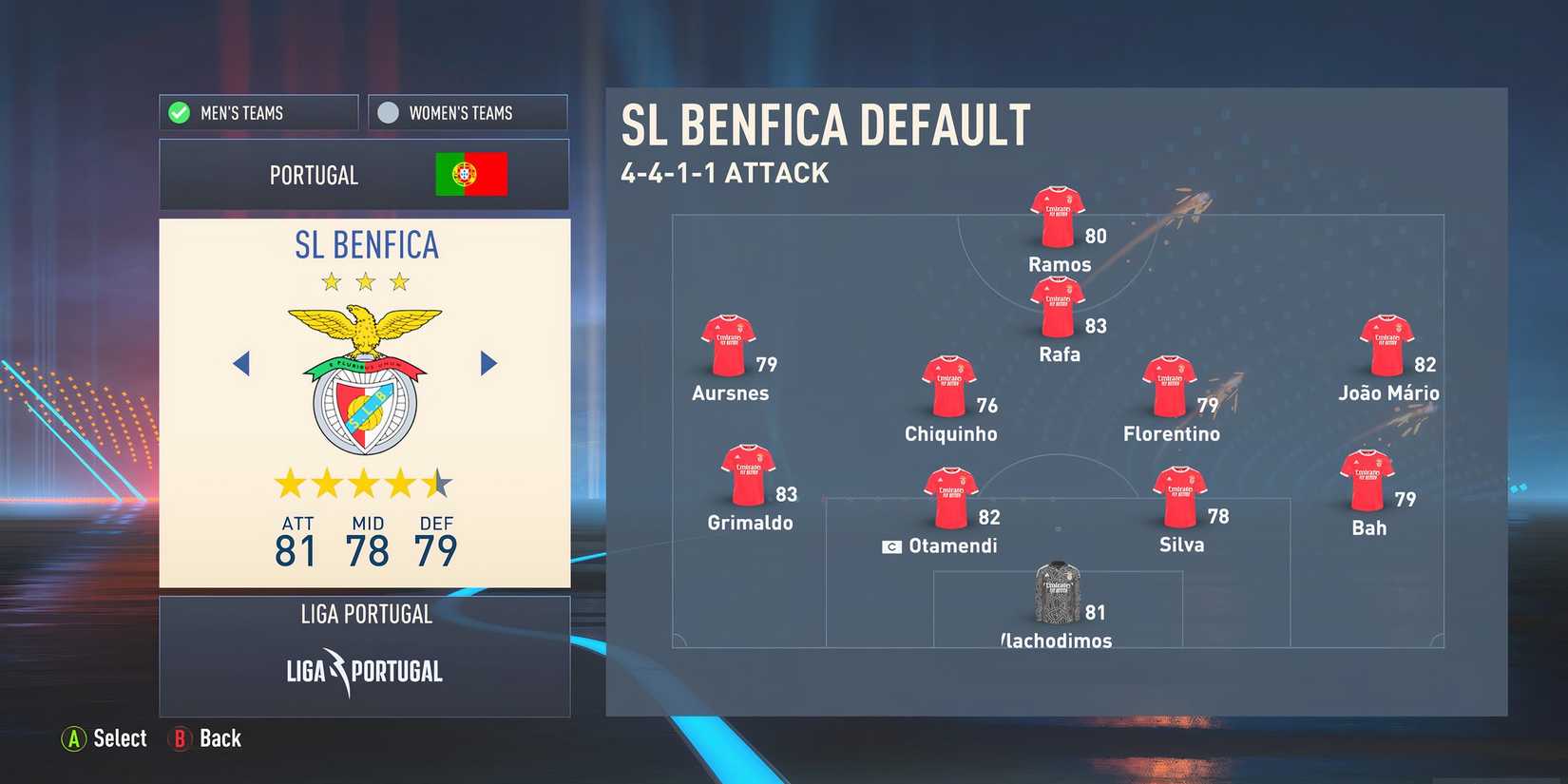The image size is (1568, 784).
Task: Click the left arrow to view previous team
Action: [x=240, y=363]
